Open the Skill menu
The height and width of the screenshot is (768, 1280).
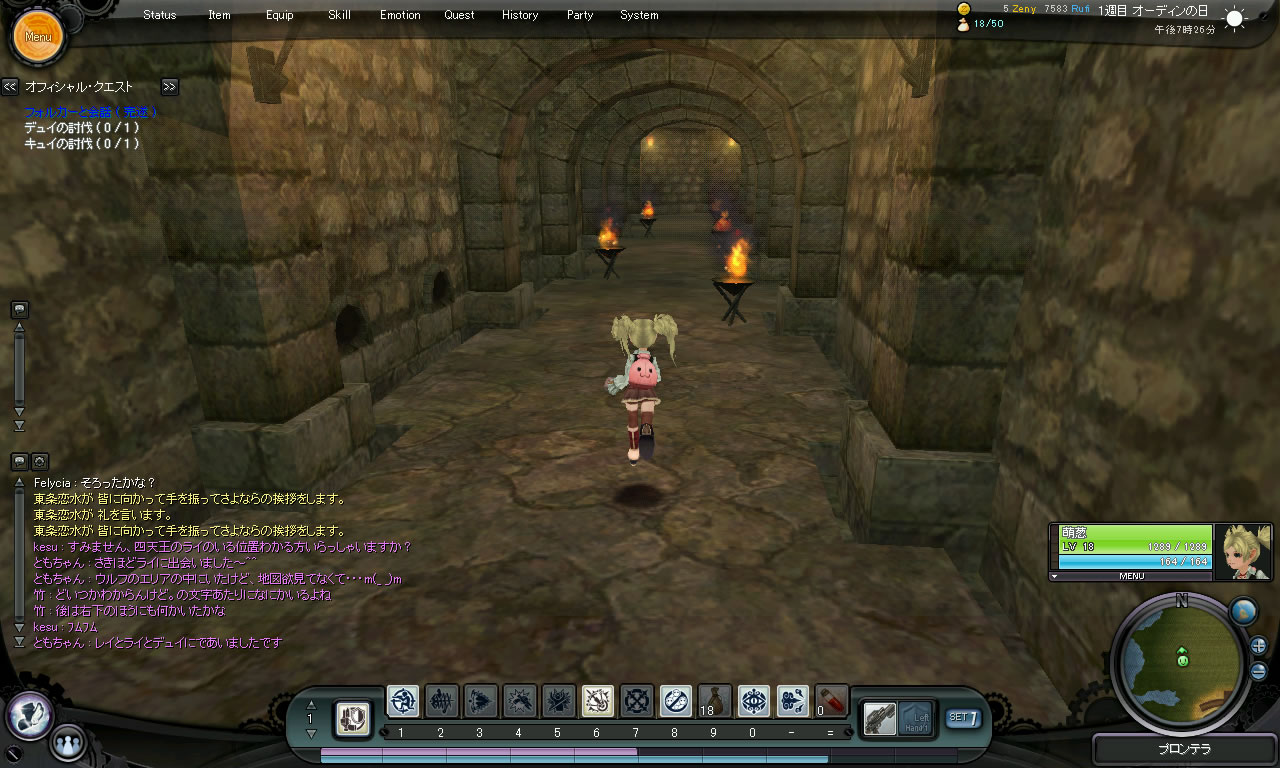tap(339, 15)
